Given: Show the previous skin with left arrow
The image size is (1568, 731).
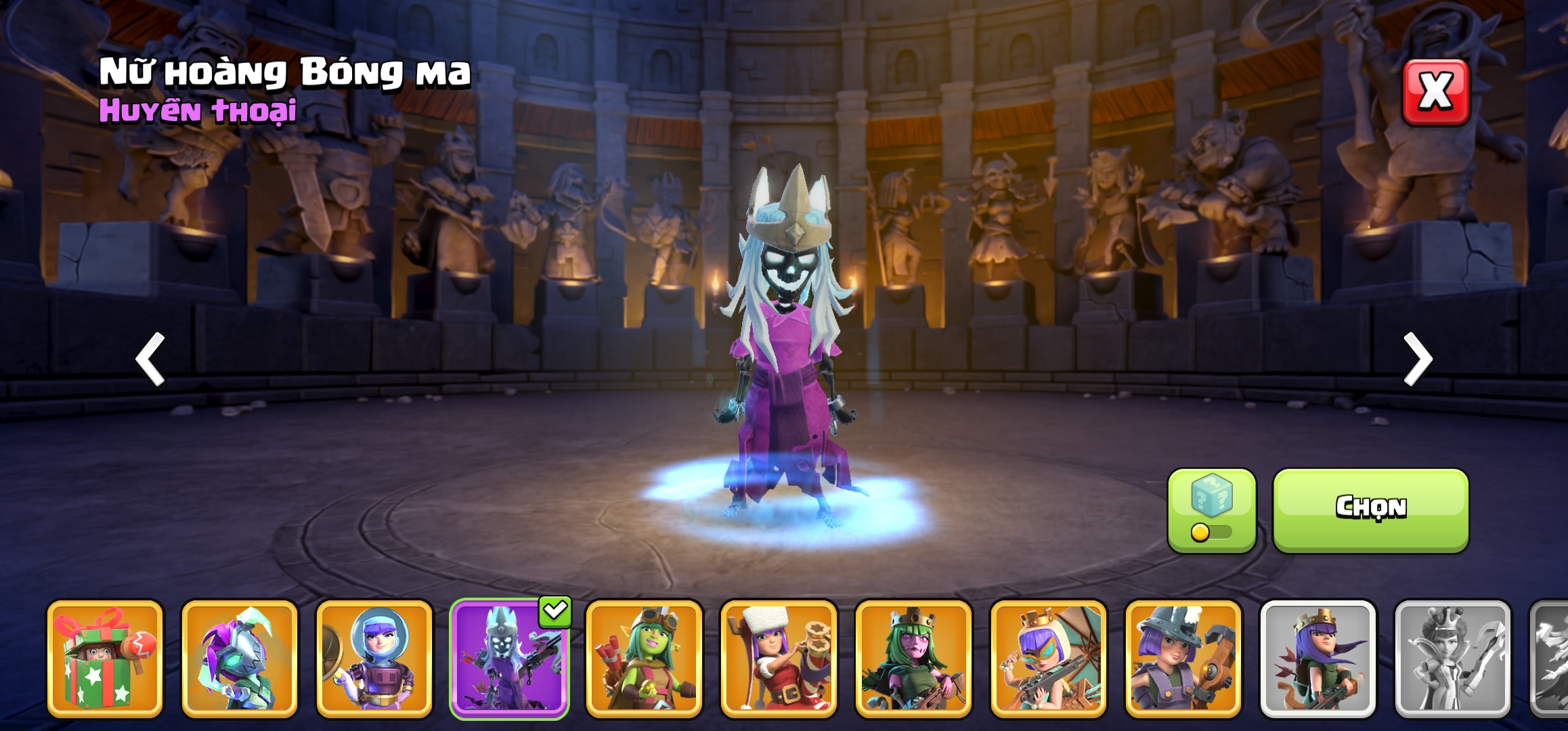Looking at the screenshot, I should pyautogui.click(x=150, y=359).
